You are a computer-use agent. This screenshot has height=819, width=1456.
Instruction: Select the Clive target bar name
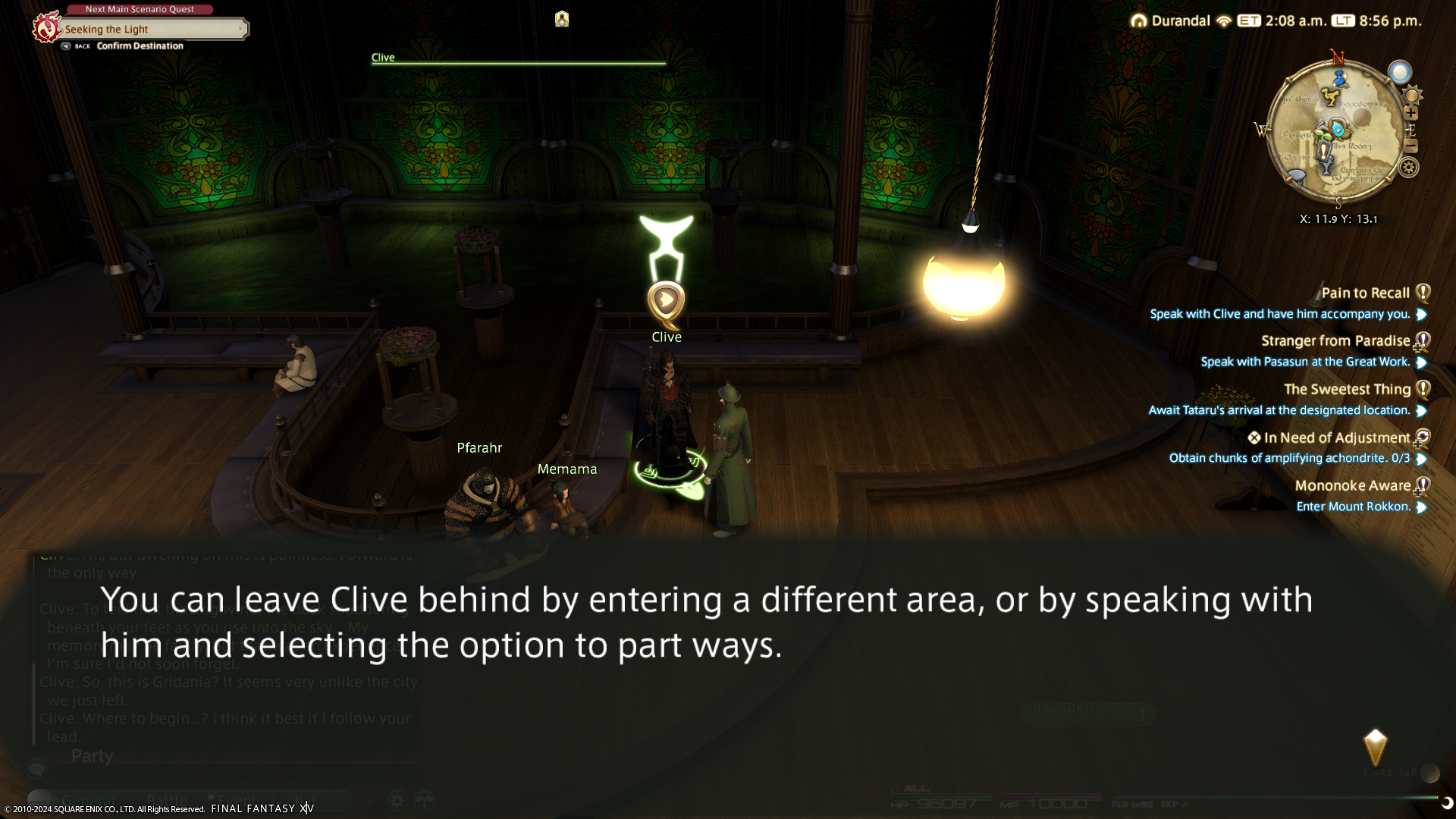click(x=383, y=58)
